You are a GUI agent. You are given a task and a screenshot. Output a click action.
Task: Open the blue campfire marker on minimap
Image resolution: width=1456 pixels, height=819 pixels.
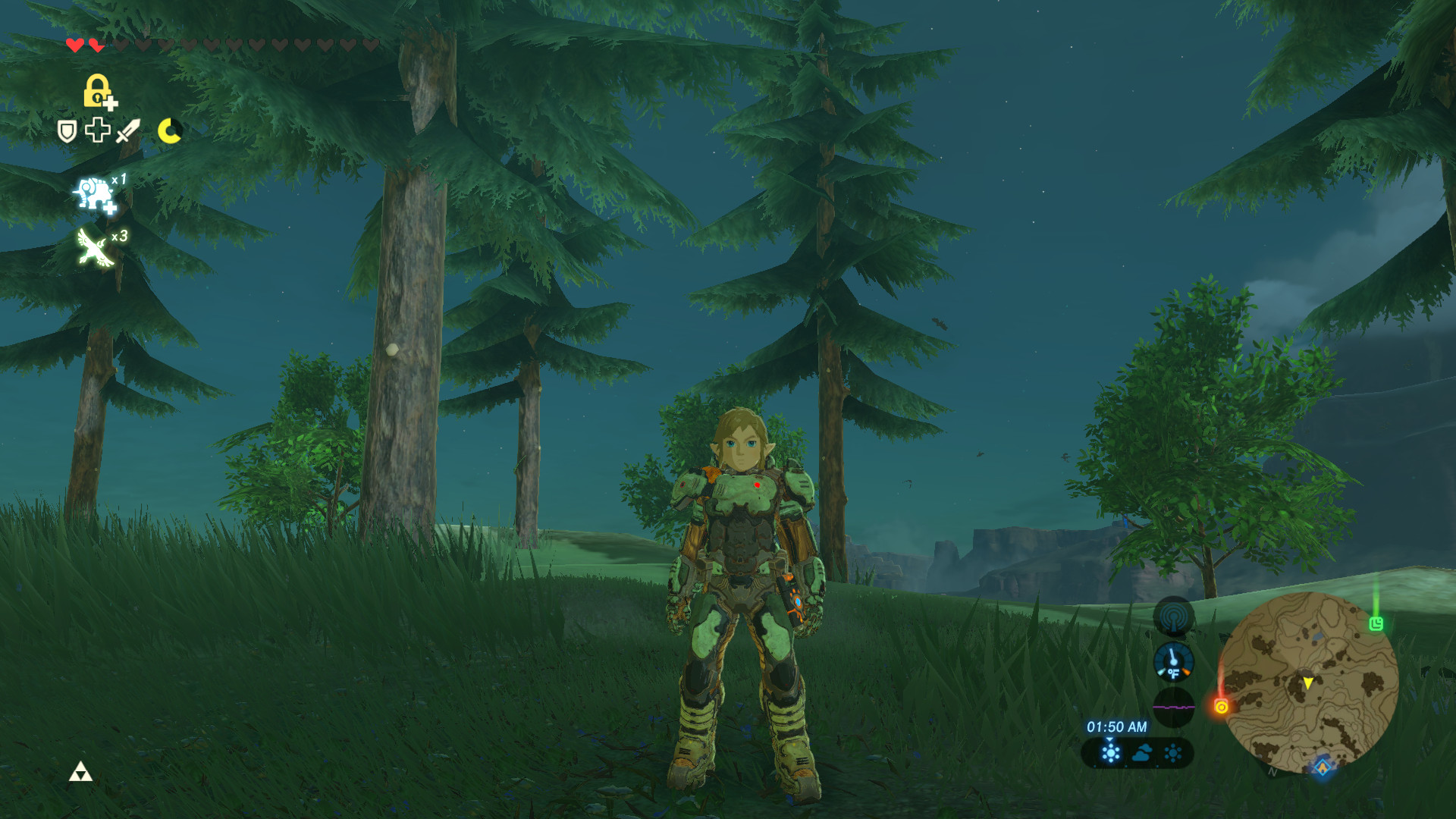pos(1321,770)
